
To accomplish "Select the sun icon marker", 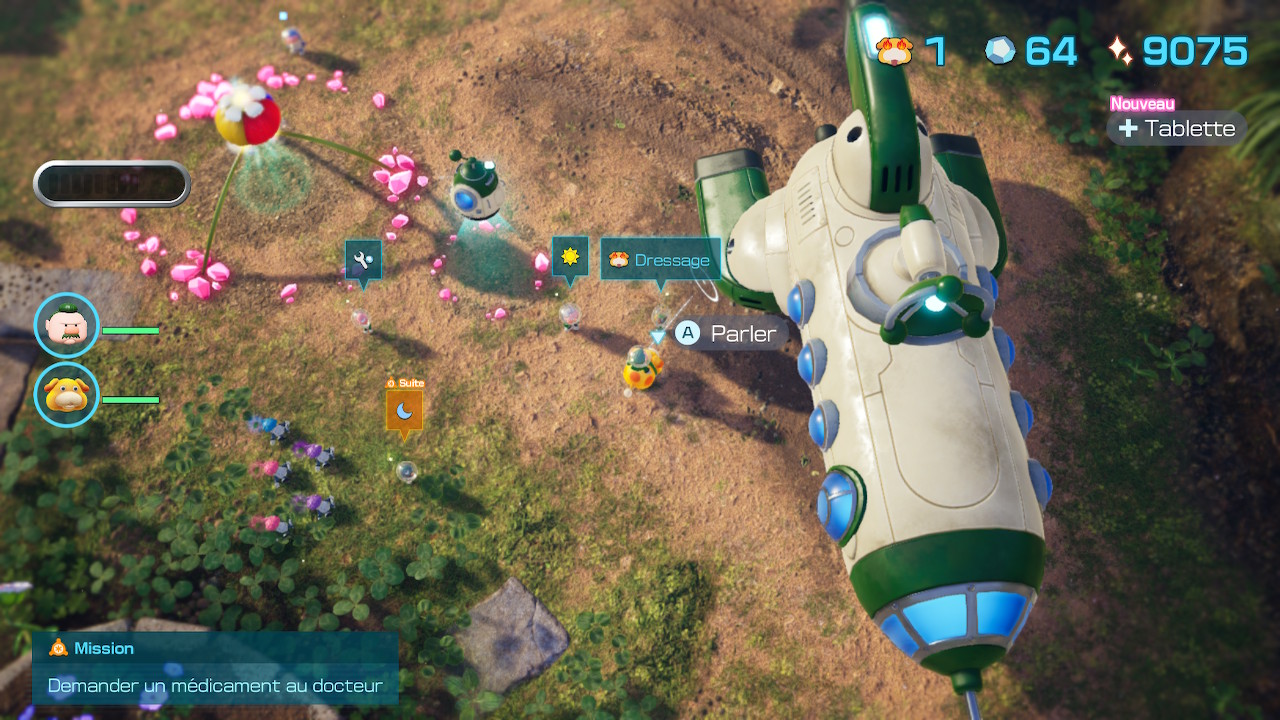I will 570,257.
